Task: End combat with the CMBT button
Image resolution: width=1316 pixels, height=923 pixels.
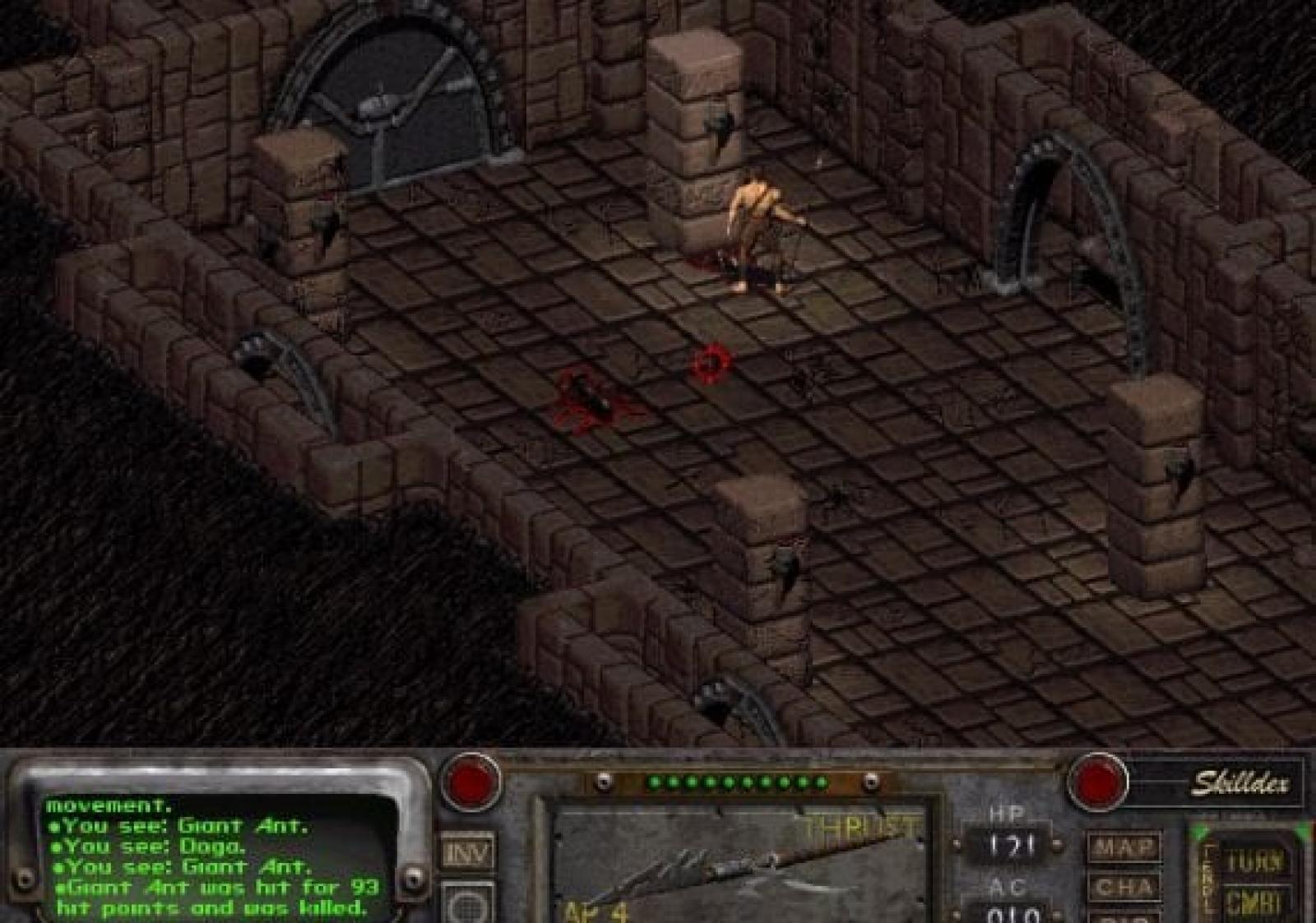Action: [x=1253, y=902]
